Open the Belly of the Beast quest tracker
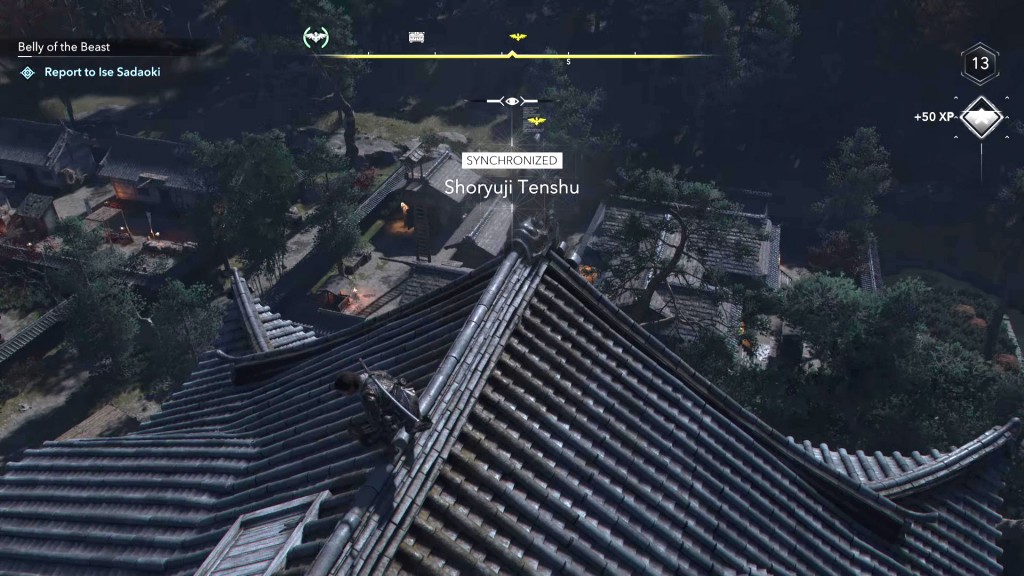Viewport: 1024px width, 576px height. point(64,47)
